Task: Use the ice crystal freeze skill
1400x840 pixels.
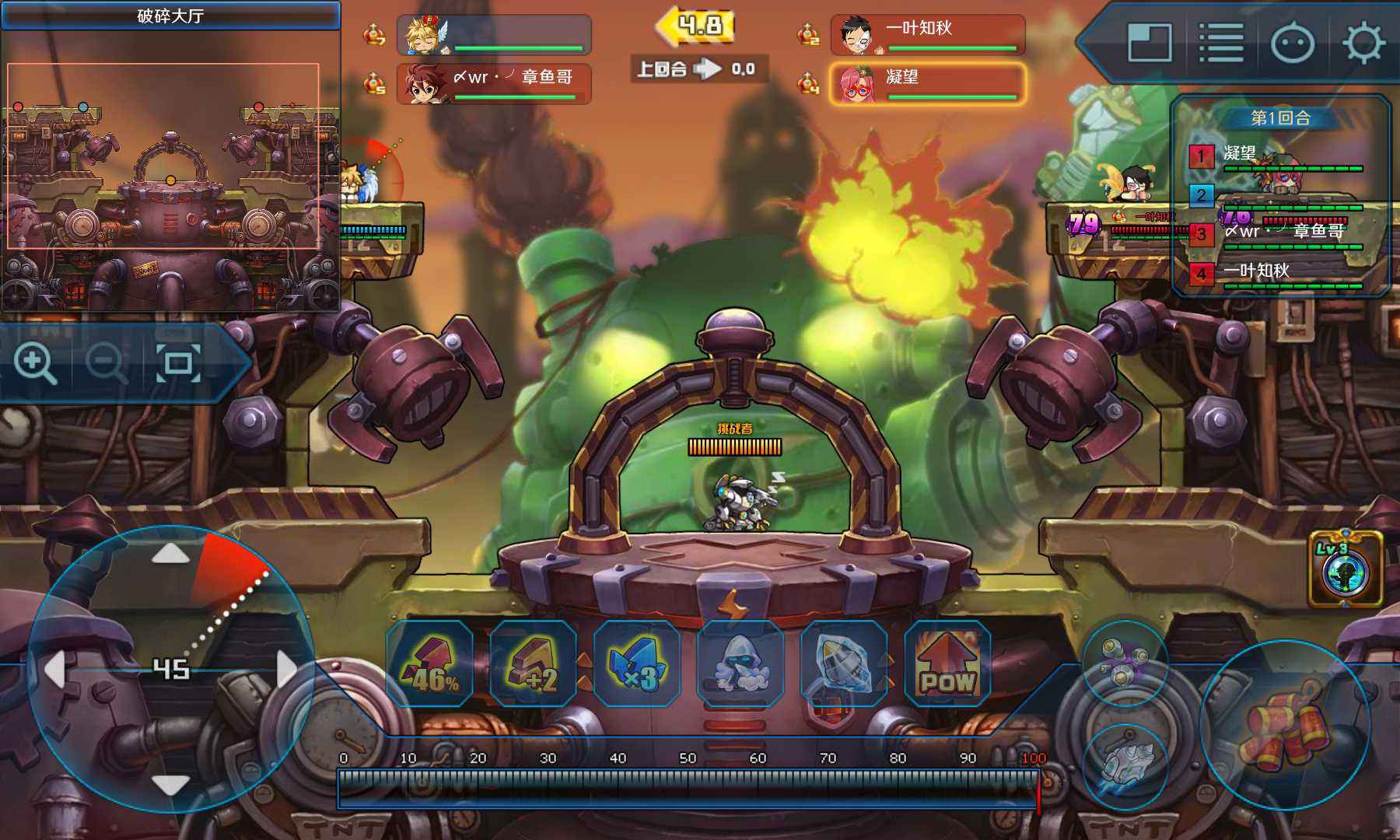Action: 844,663
